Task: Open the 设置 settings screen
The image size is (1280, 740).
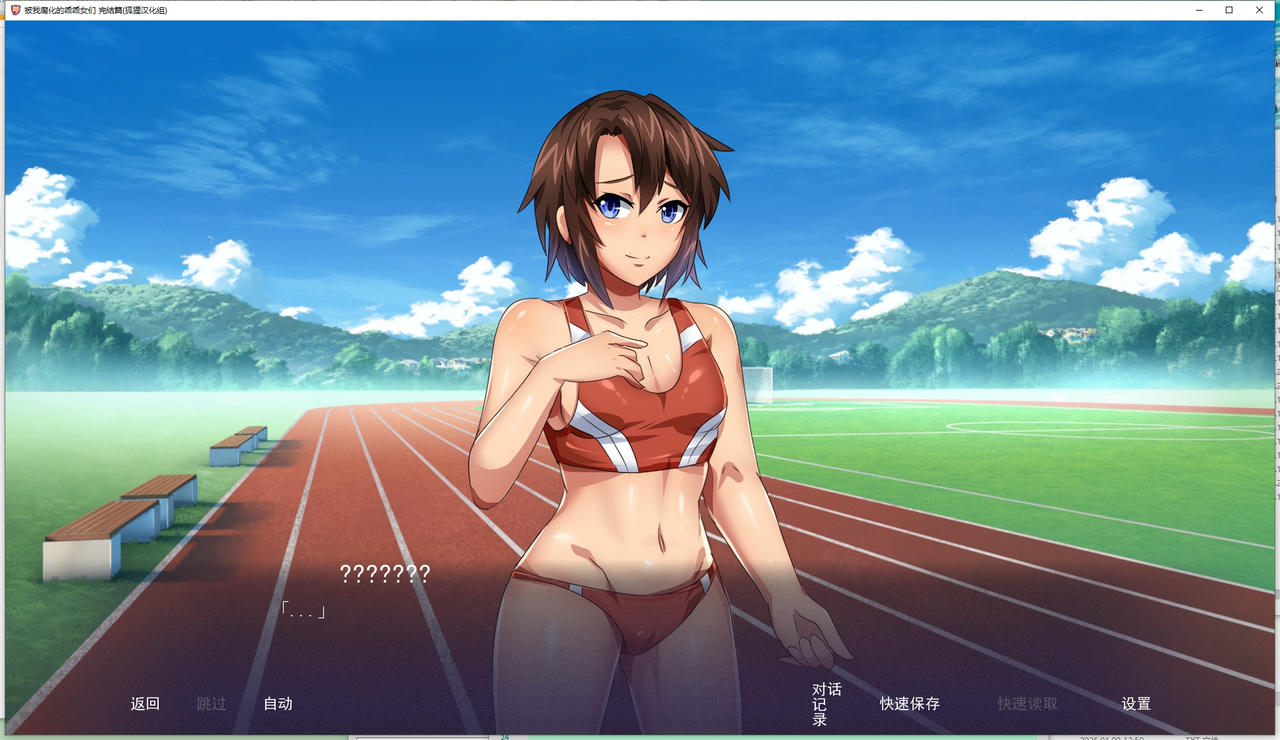Action: (1136, 703)
